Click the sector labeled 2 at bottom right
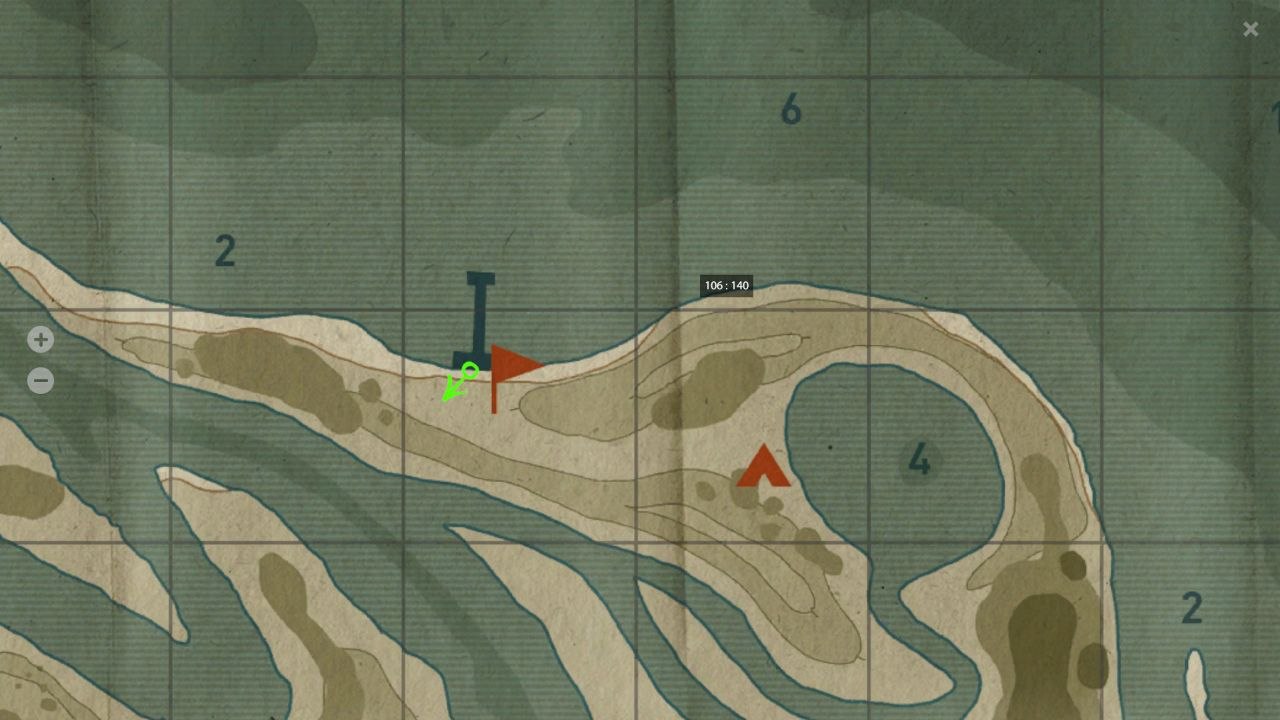Image resolution: width=1280 pixels, height=720 pixels. [x=1191, y=607]
